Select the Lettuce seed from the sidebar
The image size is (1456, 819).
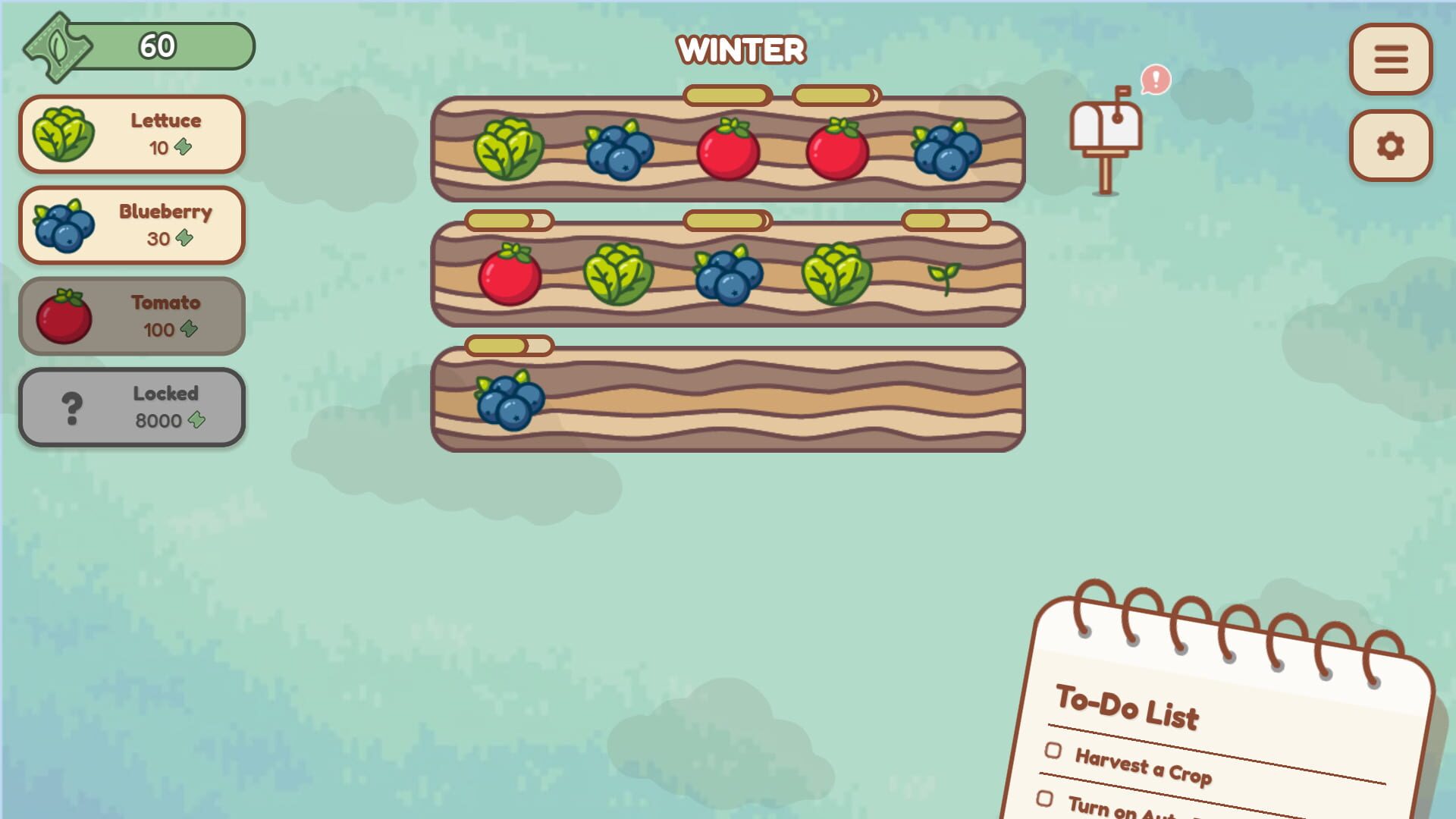[133, 133]
